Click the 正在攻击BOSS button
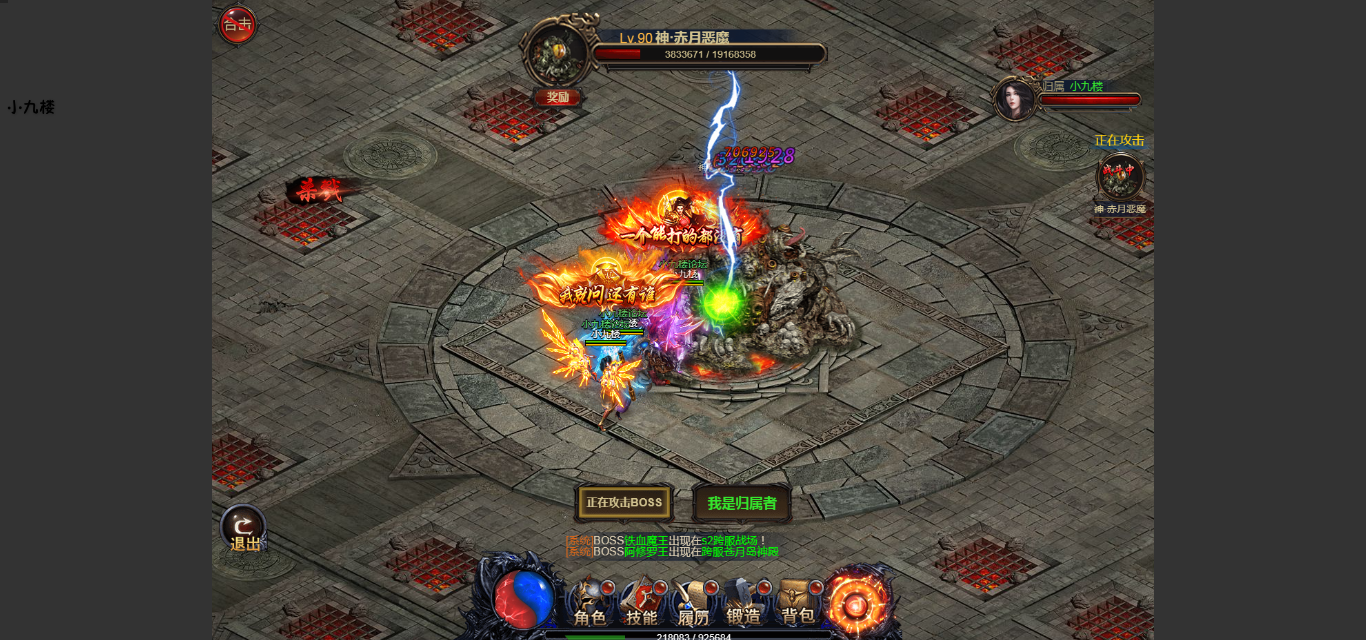The width and height of the screenshot is (1366, 640). click(624, 503)
